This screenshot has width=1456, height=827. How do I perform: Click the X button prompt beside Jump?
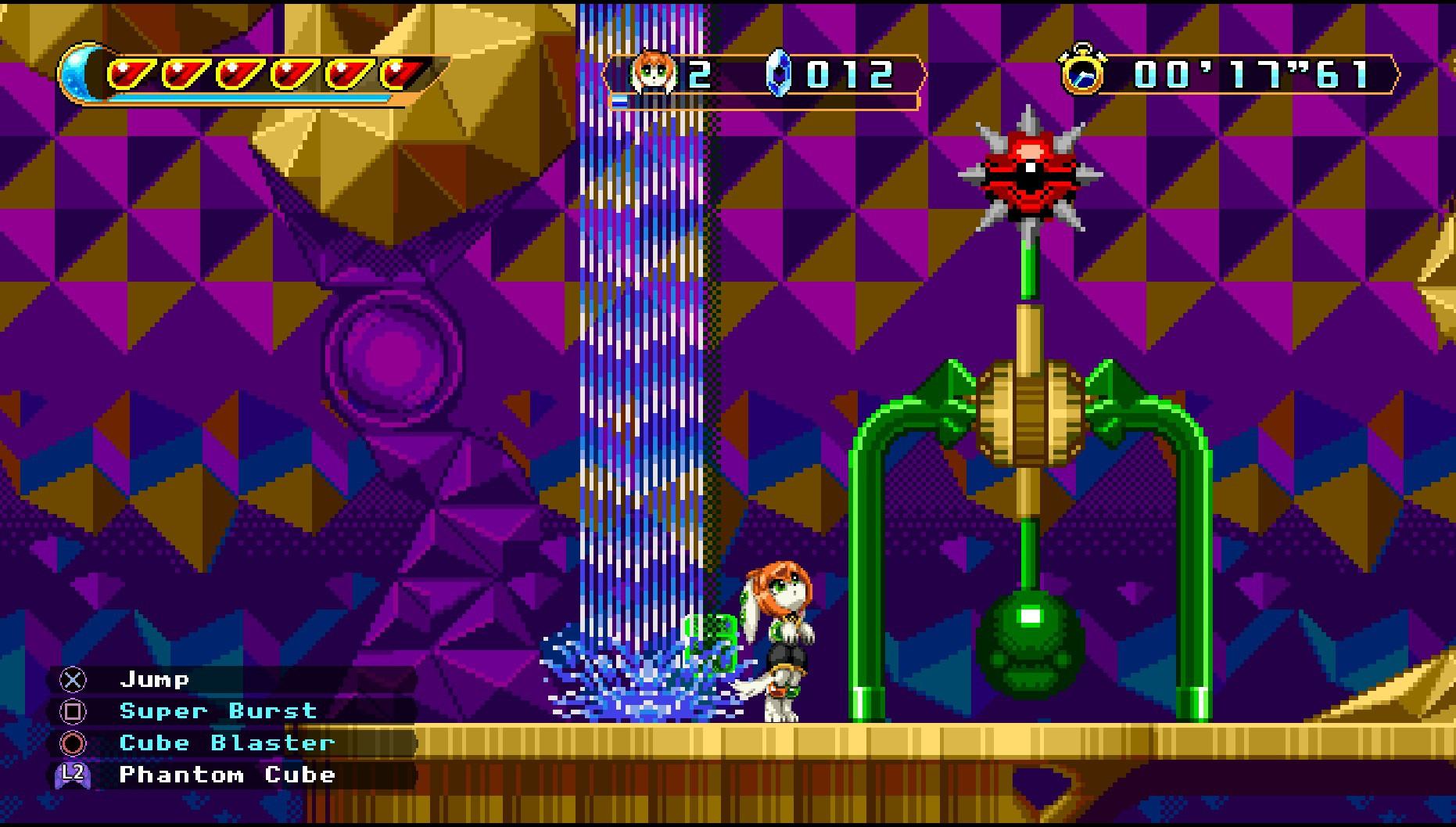coord(73,679)
